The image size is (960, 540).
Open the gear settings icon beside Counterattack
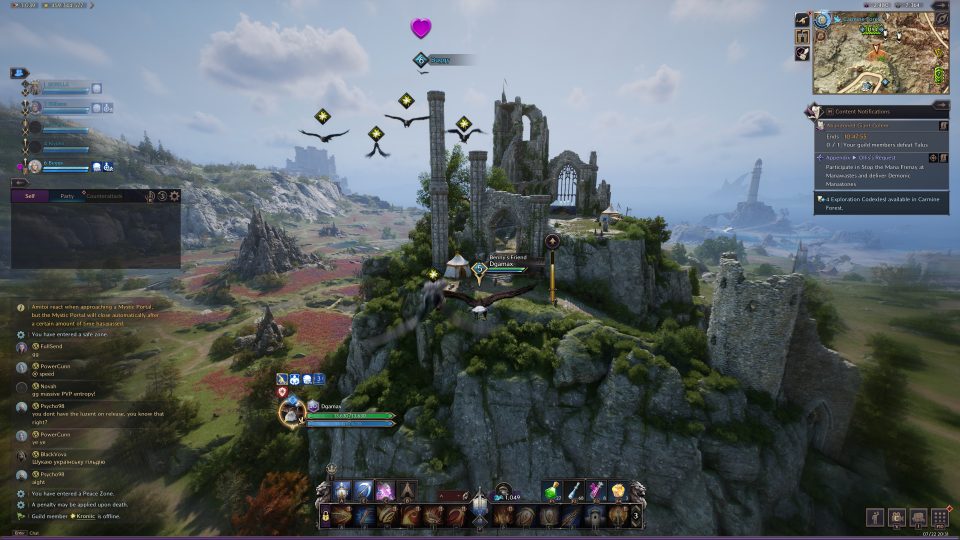(x=174, y=196)
